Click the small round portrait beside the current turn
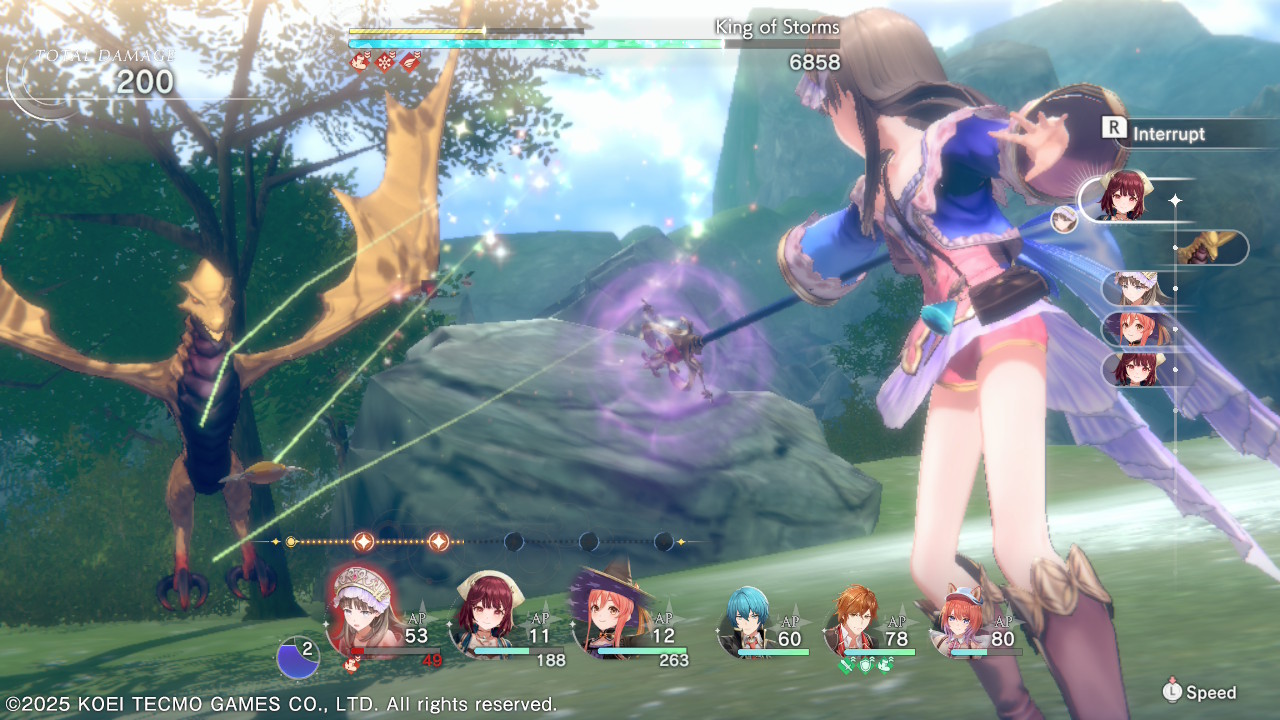This screenshot has width=1280, height=720. point(1064,220)
